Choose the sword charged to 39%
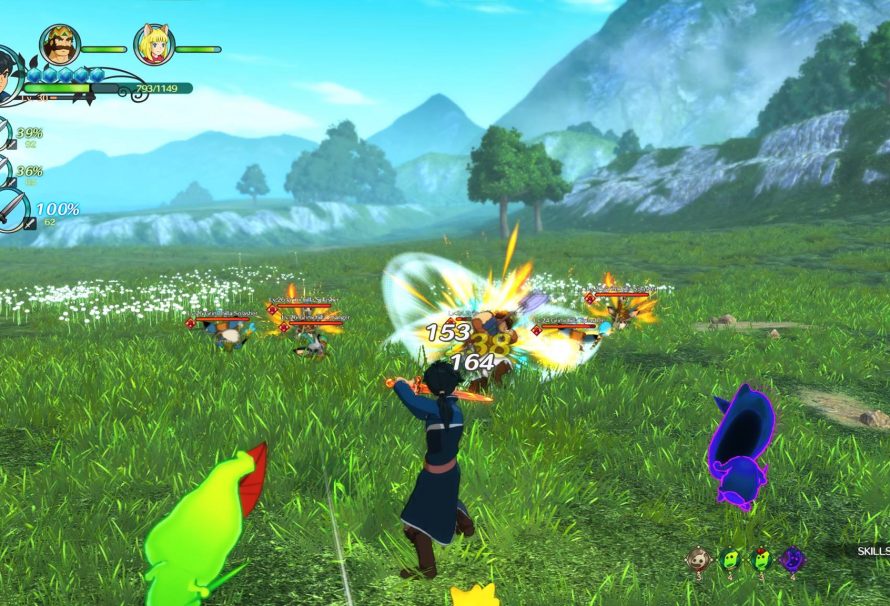 (x=6, y=135)
